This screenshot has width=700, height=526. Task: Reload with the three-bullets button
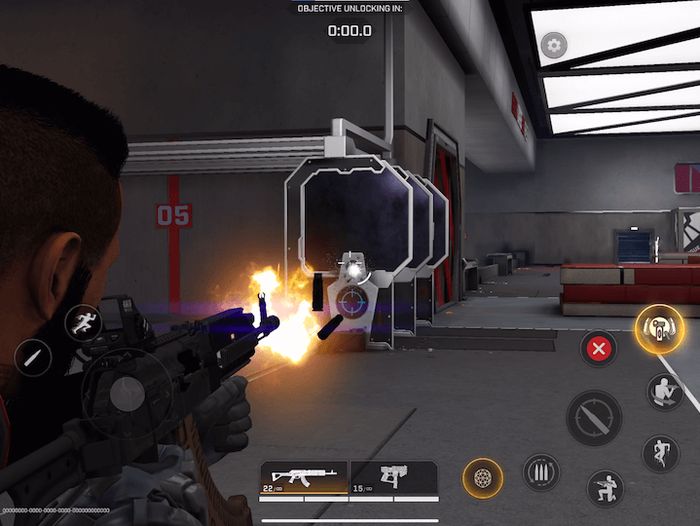[x=541, y=472]
